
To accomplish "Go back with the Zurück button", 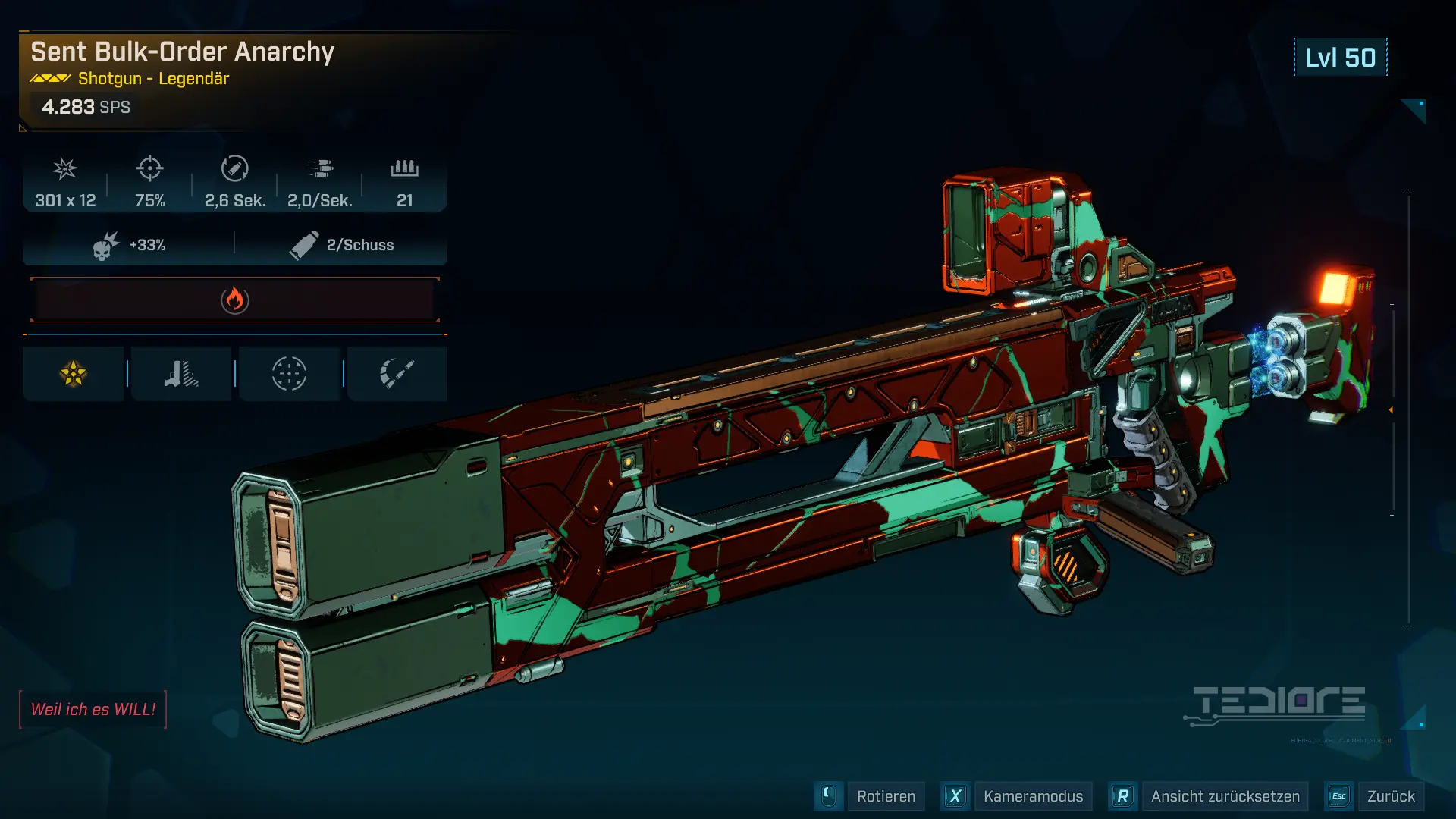I will pyautogui.click(x=1390, y=796).
